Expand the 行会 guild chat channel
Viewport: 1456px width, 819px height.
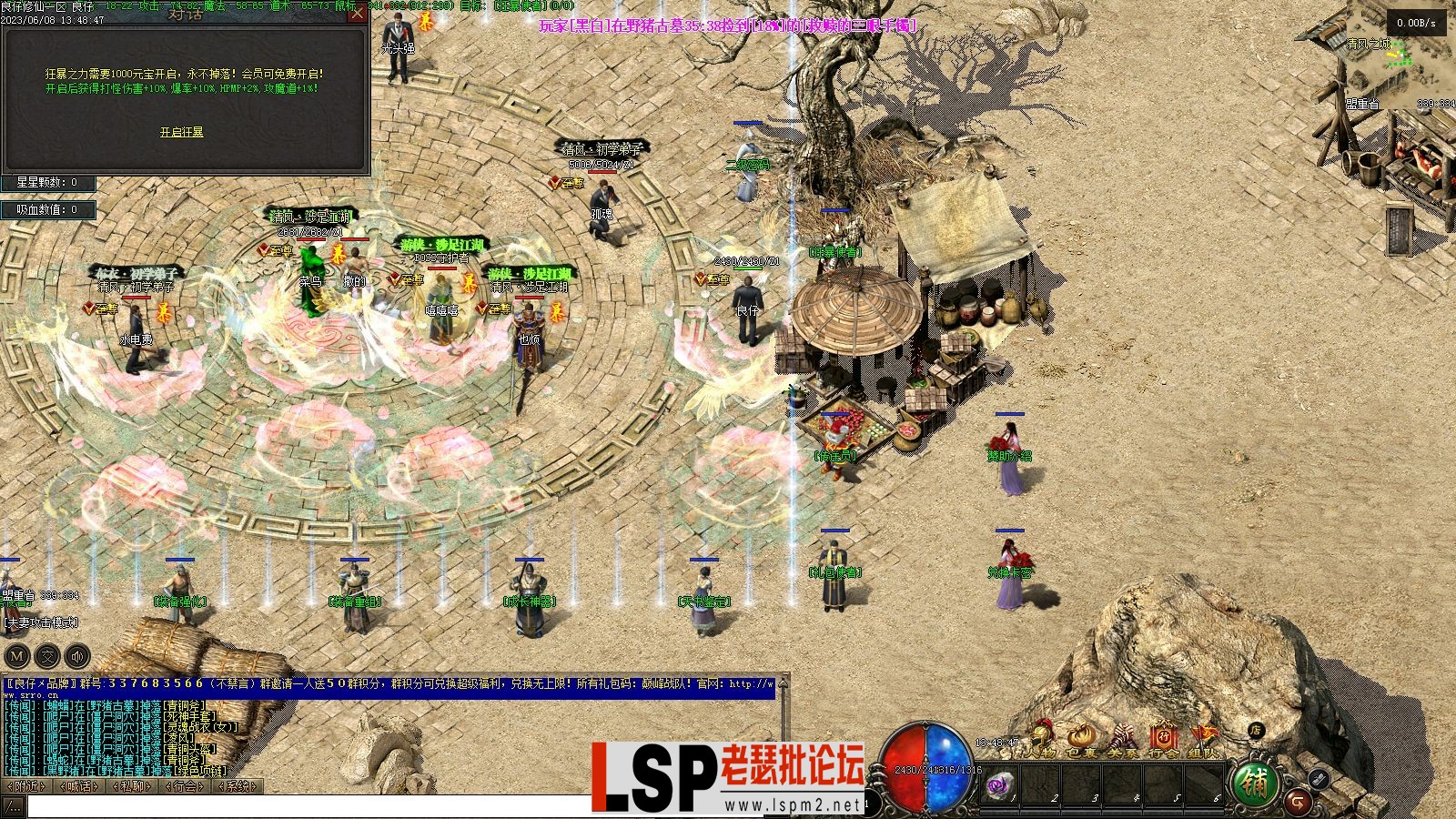[x=185, y=785]
